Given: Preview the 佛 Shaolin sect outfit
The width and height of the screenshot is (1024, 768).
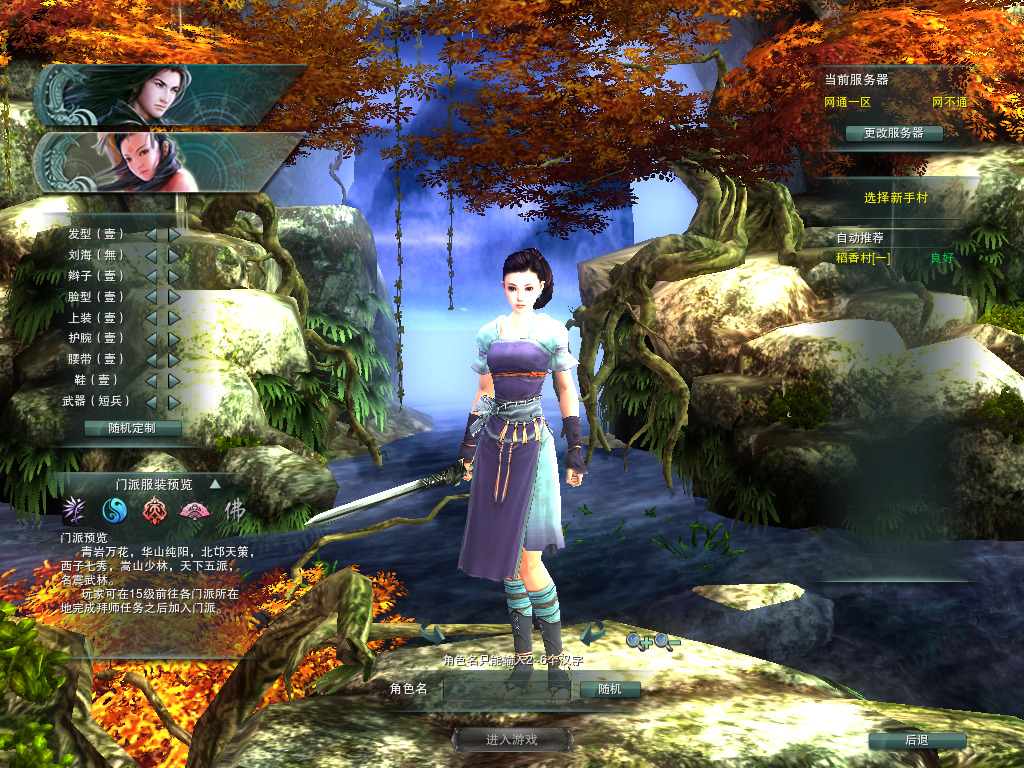Looking at the screenshot, I should [233, 511].
